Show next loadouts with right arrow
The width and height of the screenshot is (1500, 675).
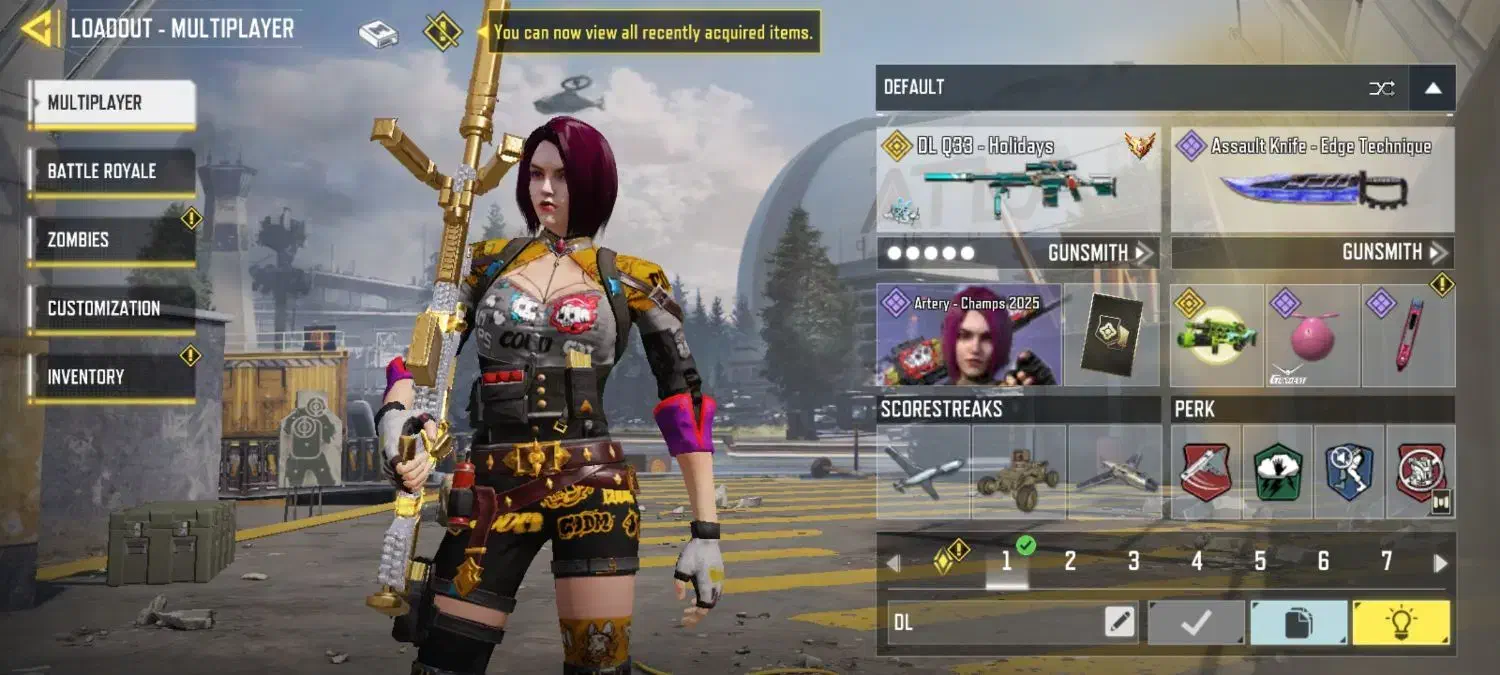point(1440,563)
